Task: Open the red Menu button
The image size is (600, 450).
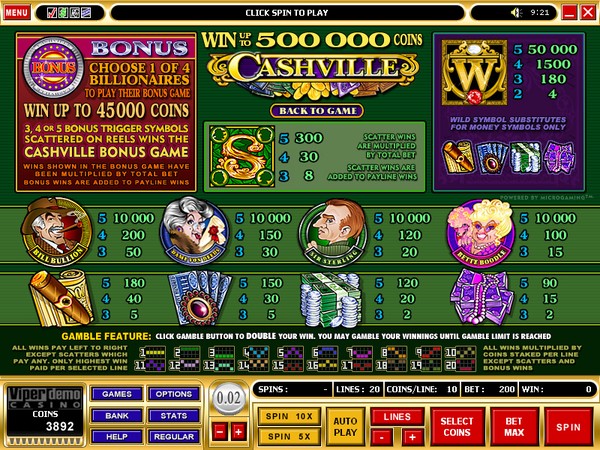Action: [x=17, y=11]
